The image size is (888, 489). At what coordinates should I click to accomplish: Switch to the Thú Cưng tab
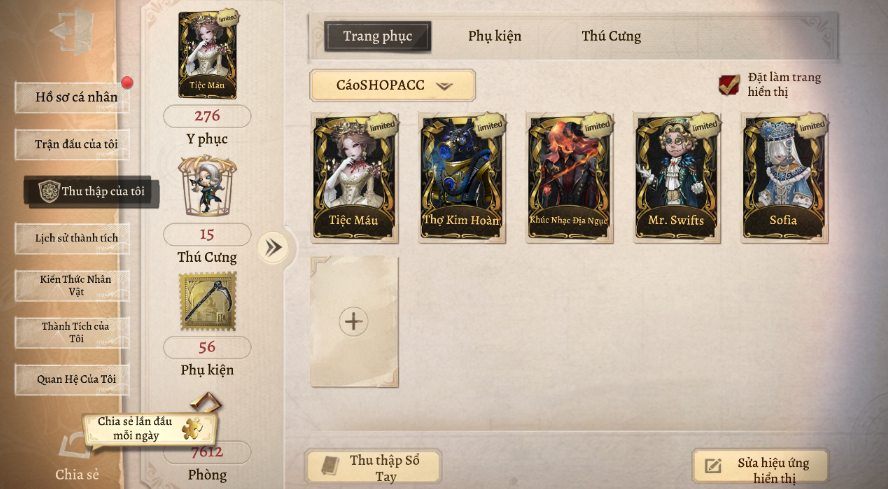pyautogui.click(x=611, y=37)
